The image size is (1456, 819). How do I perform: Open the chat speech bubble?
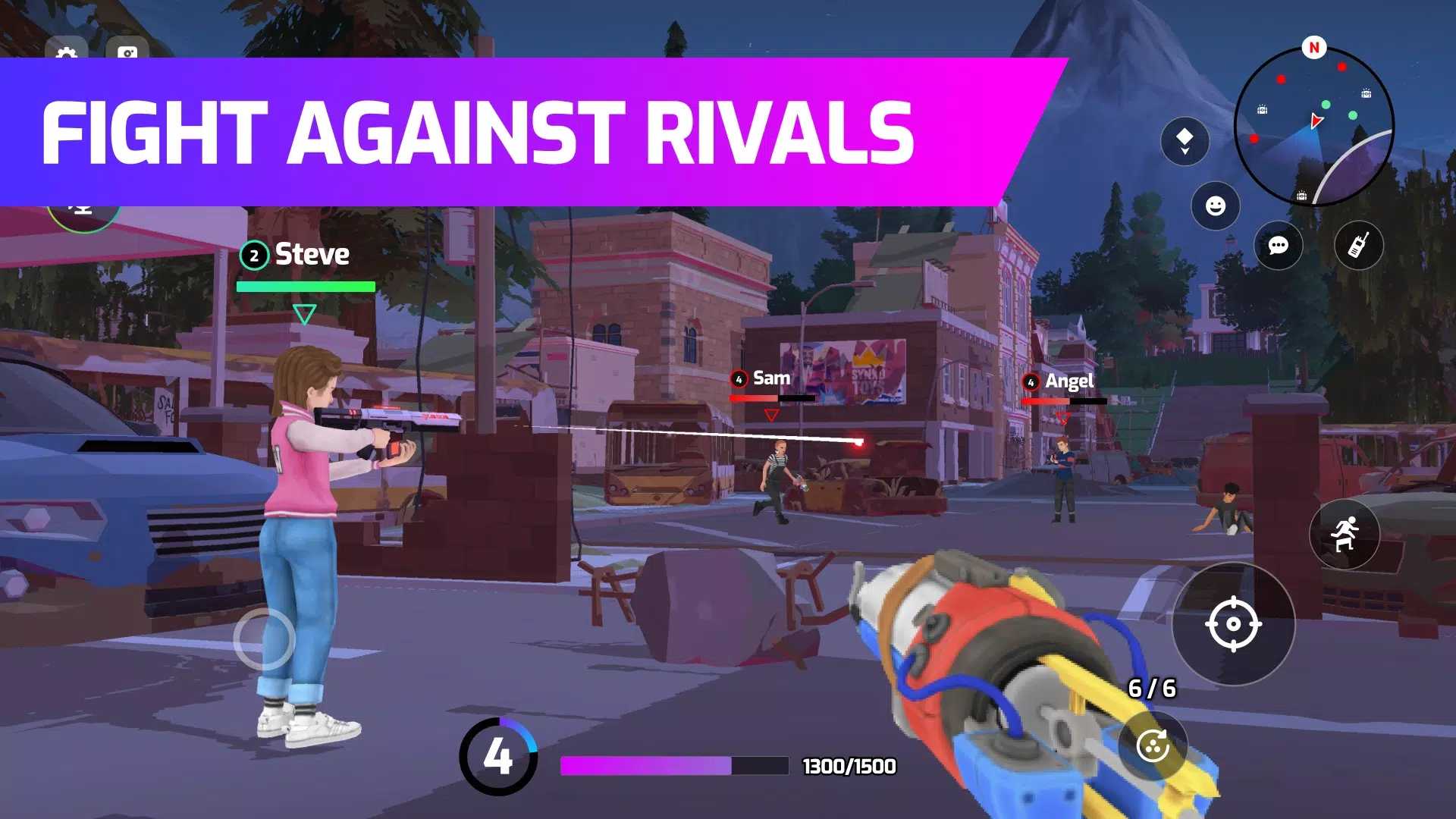(x=1279, y=245)
